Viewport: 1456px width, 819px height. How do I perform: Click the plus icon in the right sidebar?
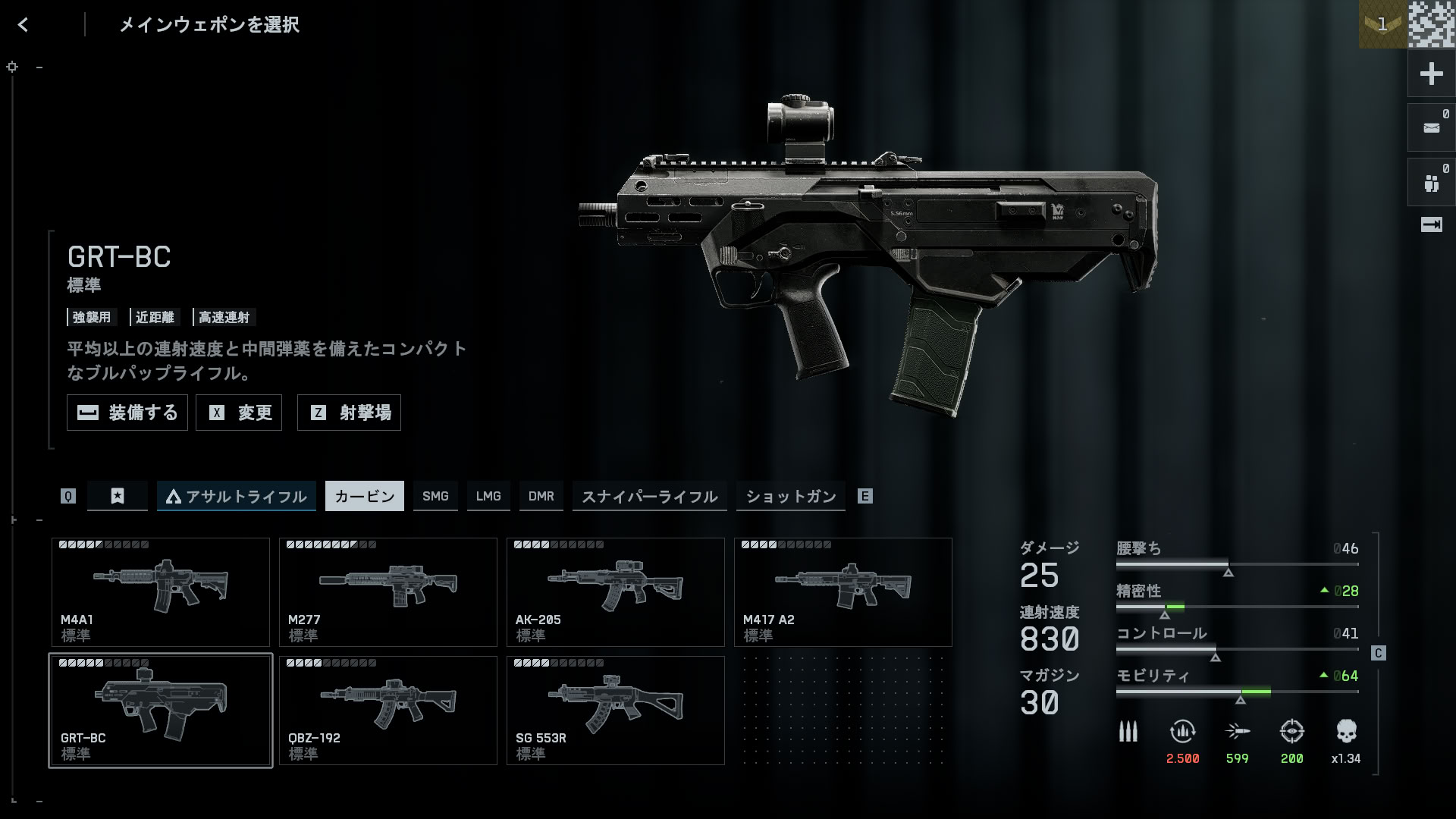tap(1431, 74)
